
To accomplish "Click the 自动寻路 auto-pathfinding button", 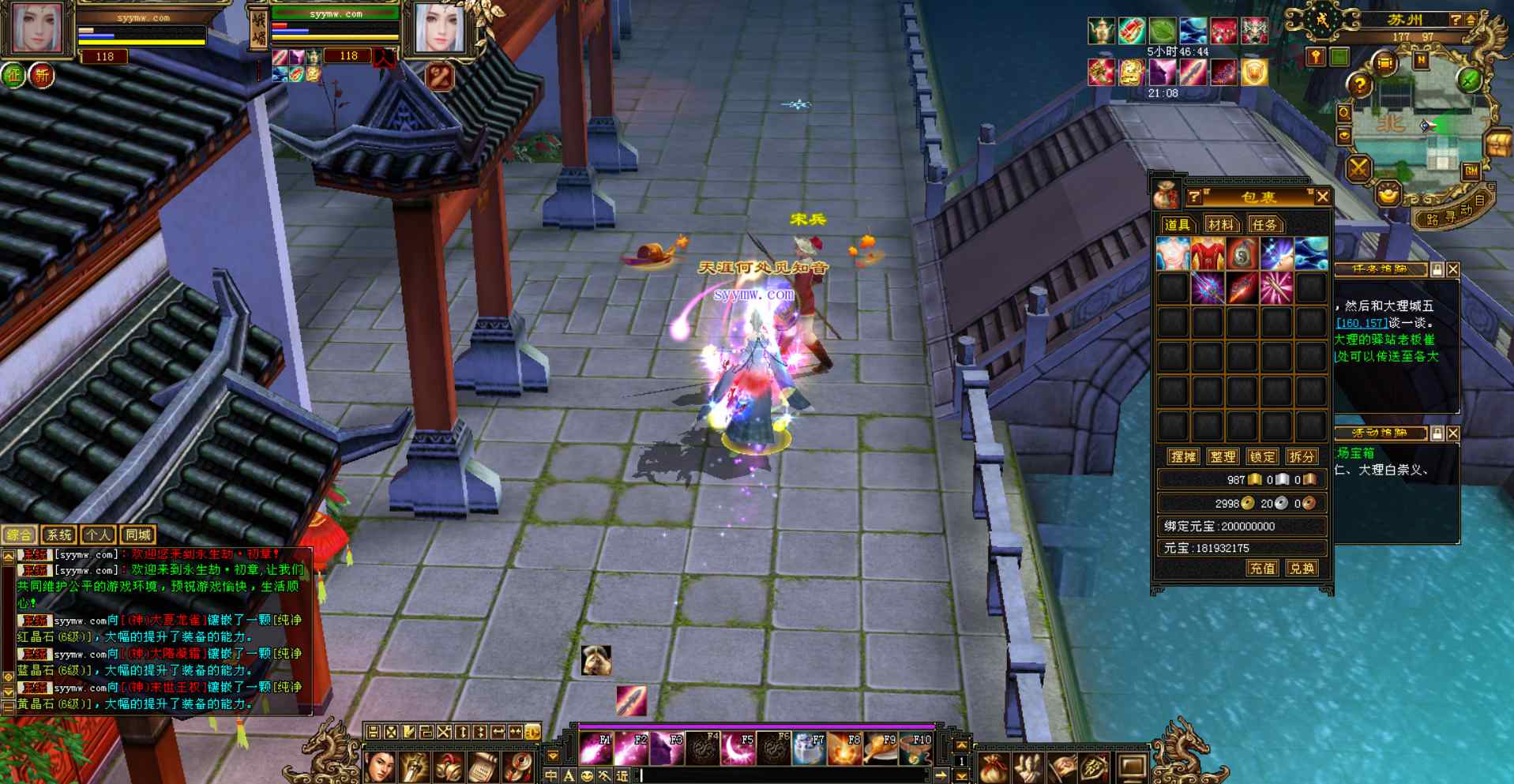I will (x=1453, y=215).
